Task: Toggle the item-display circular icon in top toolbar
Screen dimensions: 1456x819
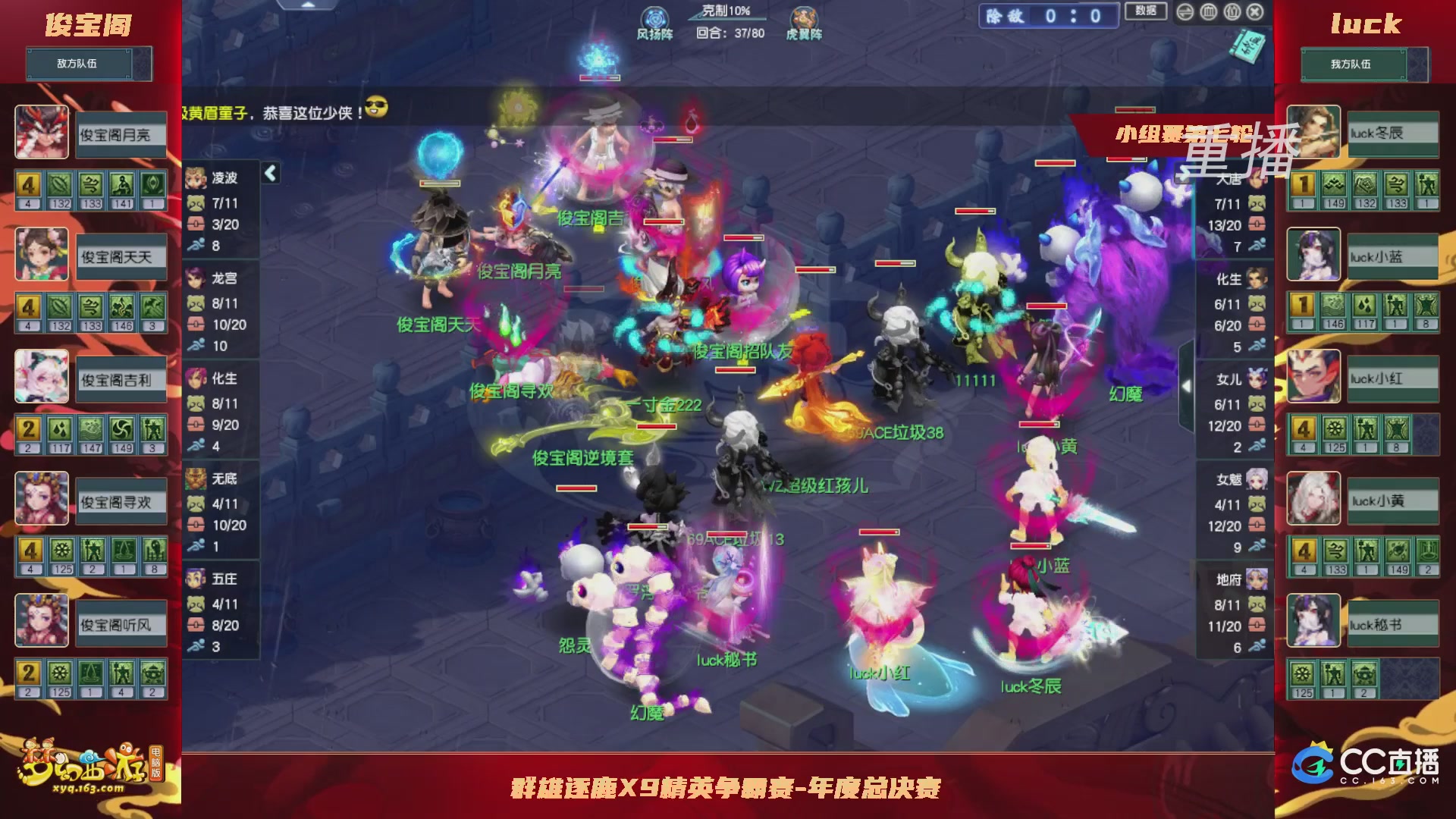Action: click(x=1232, y=12)
